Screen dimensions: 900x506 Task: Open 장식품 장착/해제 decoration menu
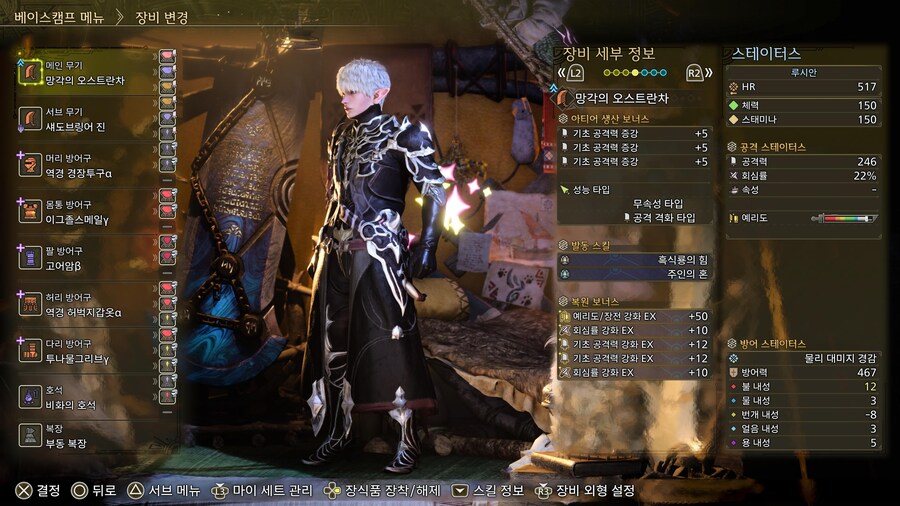tap(379, 491)
